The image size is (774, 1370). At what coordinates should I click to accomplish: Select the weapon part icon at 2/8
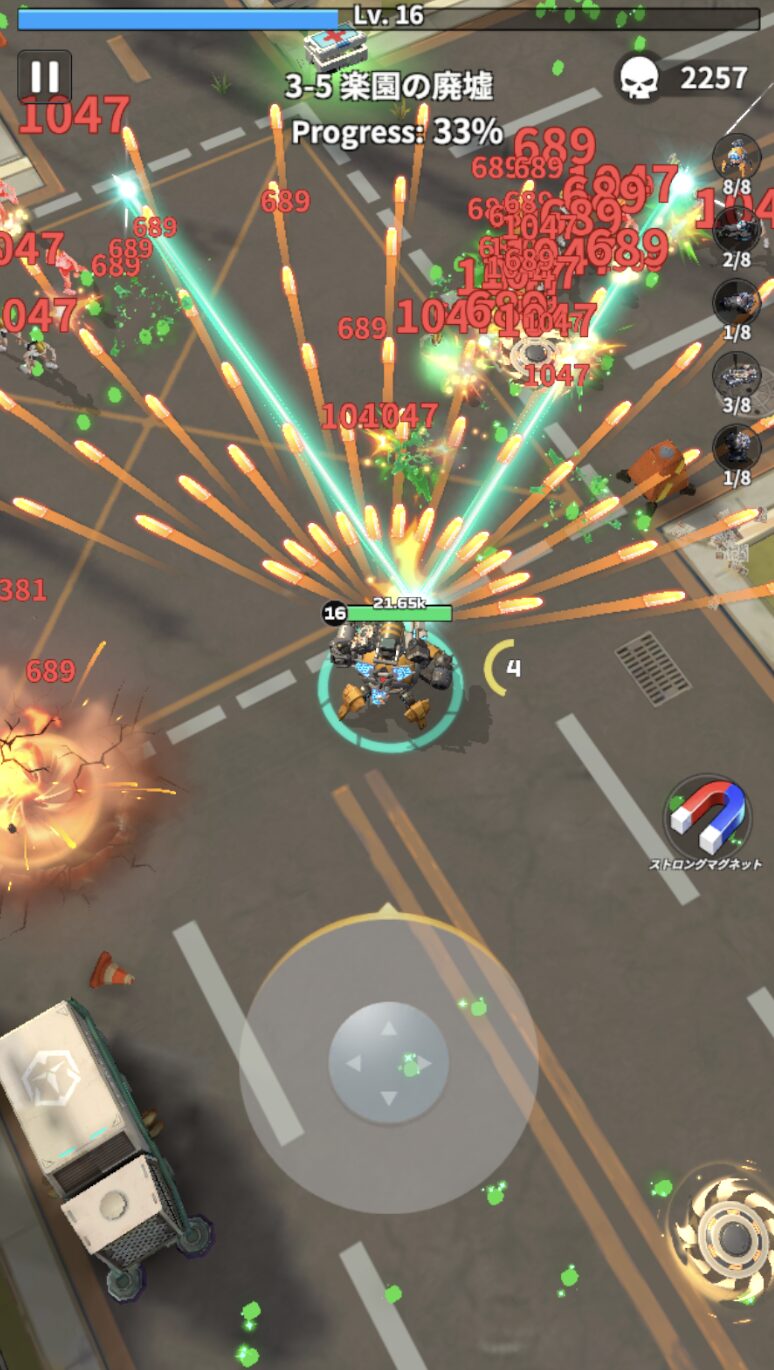(737, 231)
